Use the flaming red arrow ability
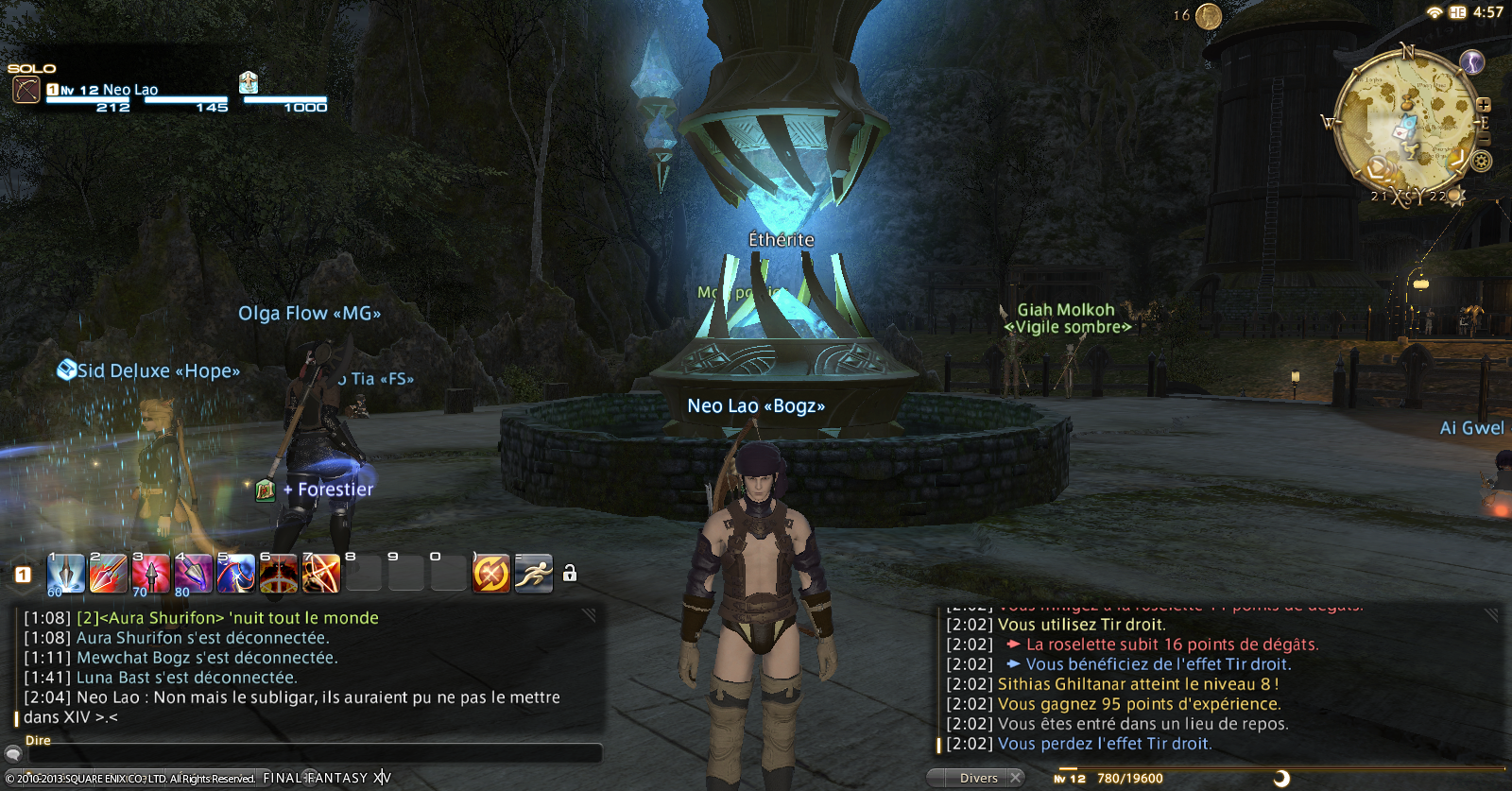This screenshot has height=791, width=1512. 108,574
